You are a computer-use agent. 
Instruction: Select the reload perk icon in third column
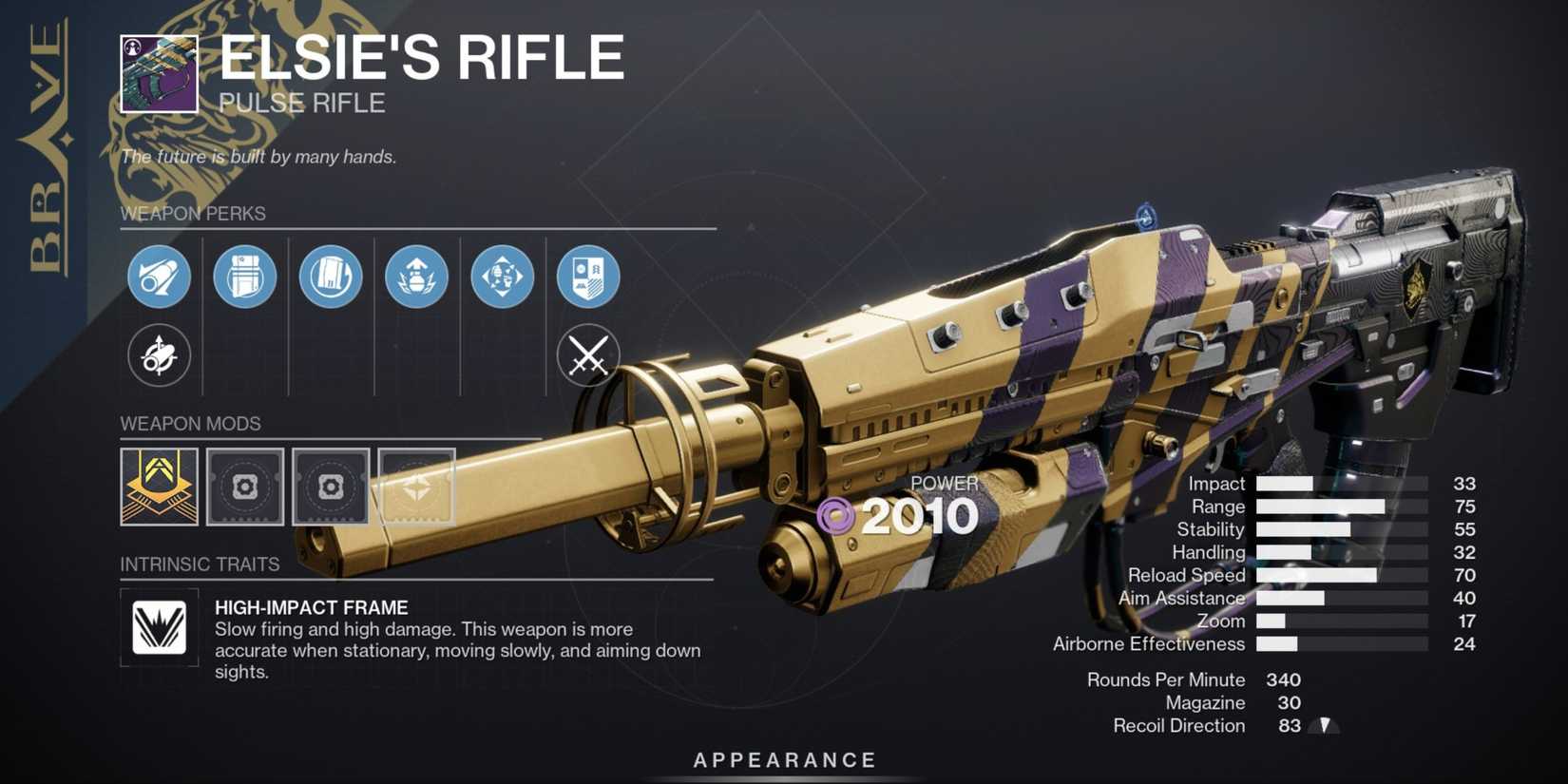click(331, 277)
